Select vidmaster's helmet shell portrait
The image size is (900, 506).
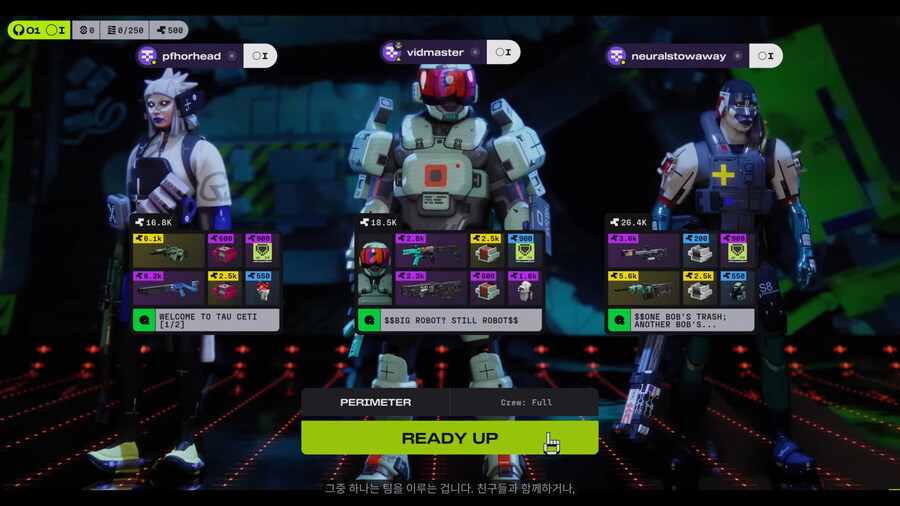pos(374,269)
